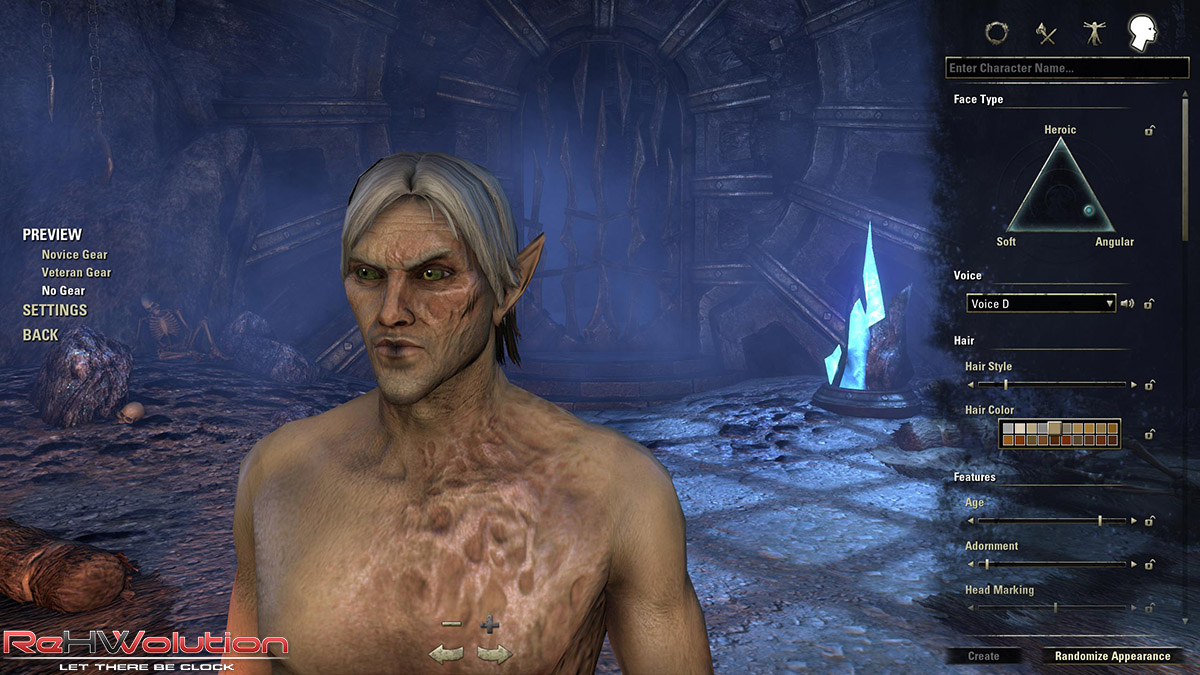The image size is (1200, 675).
Task: Open the Voice D dropdown
Action: pyautogui.click(x=1040, y=303)
